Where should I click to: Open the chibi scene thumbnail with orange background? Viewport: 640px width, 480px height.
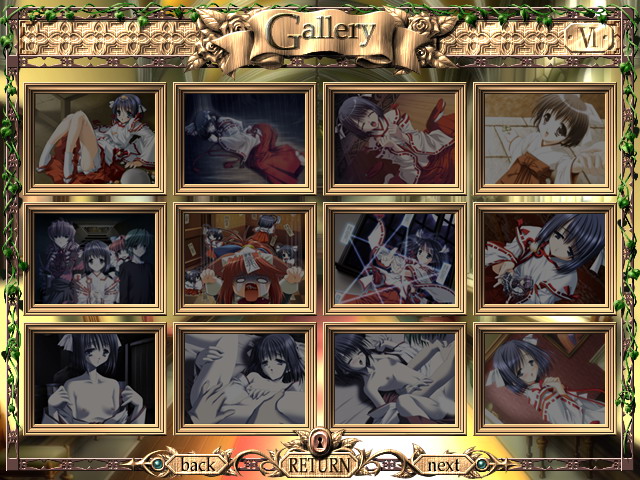(x=245, y=258)
